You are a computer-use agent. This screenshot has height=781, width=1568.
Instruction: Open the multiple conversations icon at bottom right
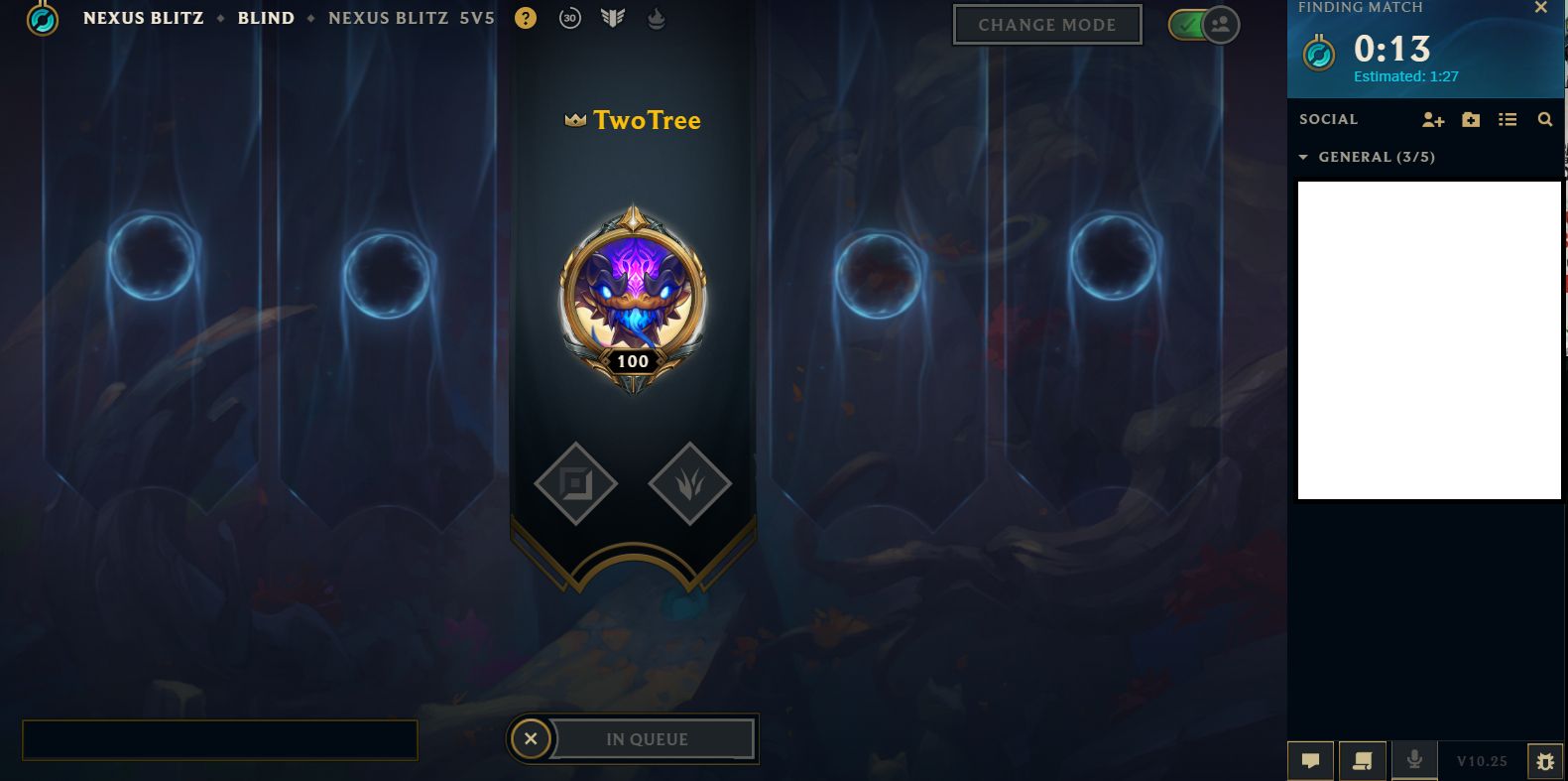(1363, 760)
